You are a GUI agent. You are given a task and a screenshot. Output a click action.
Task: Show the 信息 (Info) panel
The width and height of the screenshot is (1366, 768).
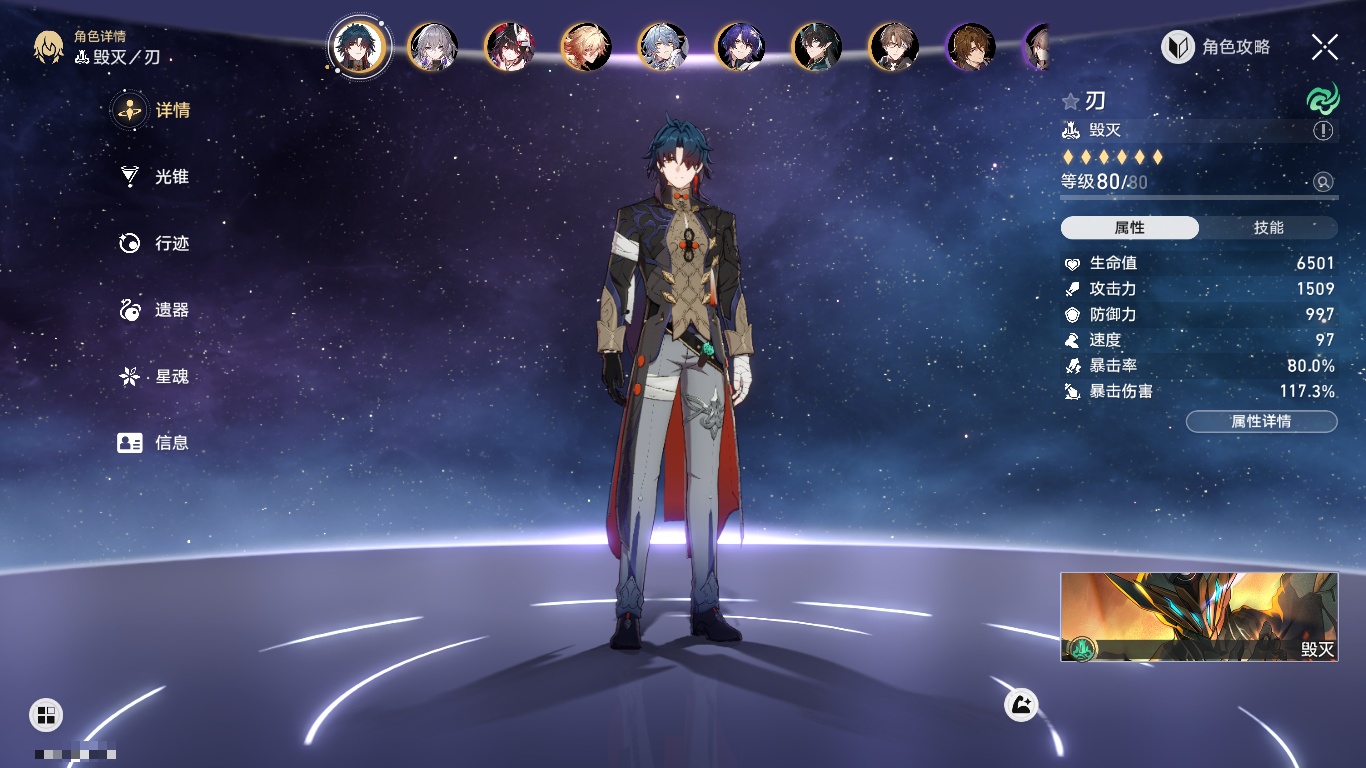point(155,443)
